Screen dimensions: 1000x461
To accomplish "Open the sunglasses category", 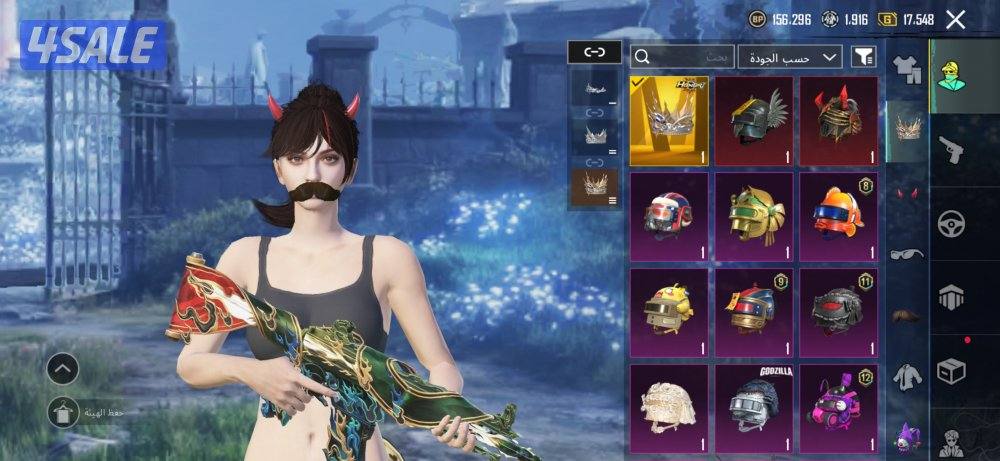I will (907, 253).
